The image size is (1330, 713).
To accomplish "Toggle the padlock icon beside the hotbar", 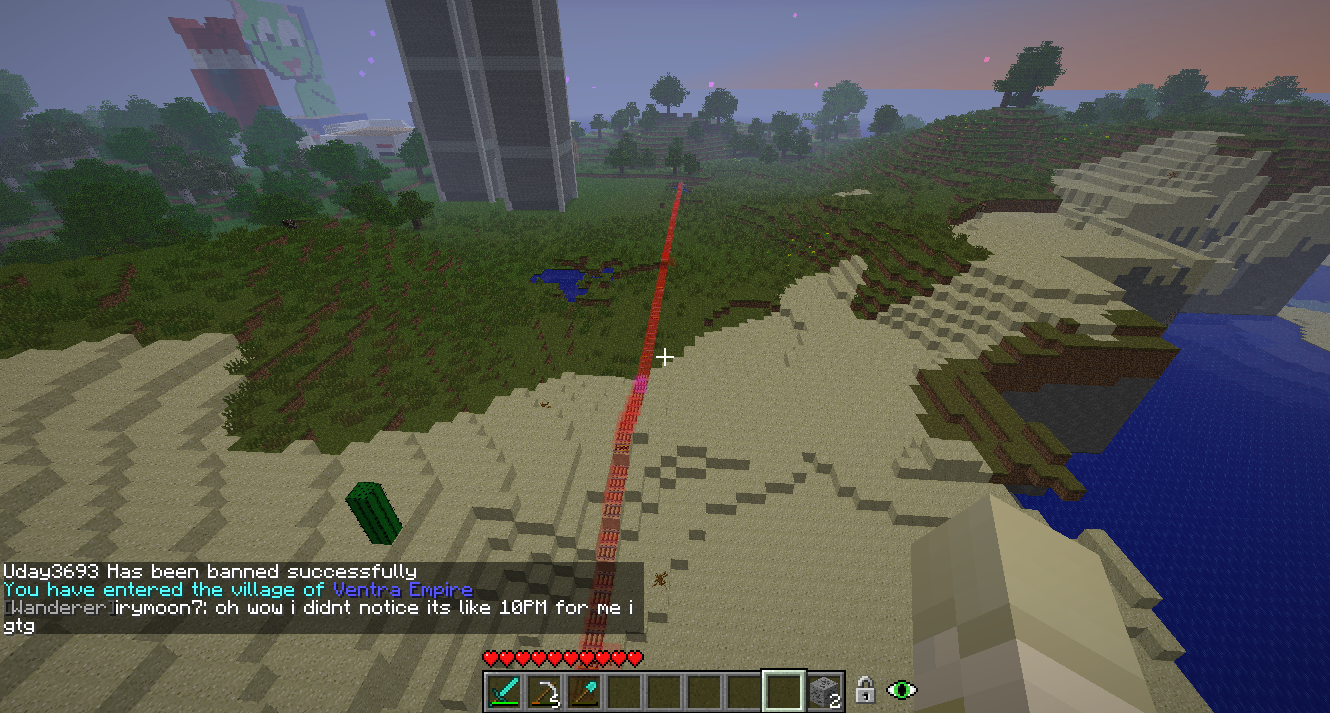I will coord(866,690).
